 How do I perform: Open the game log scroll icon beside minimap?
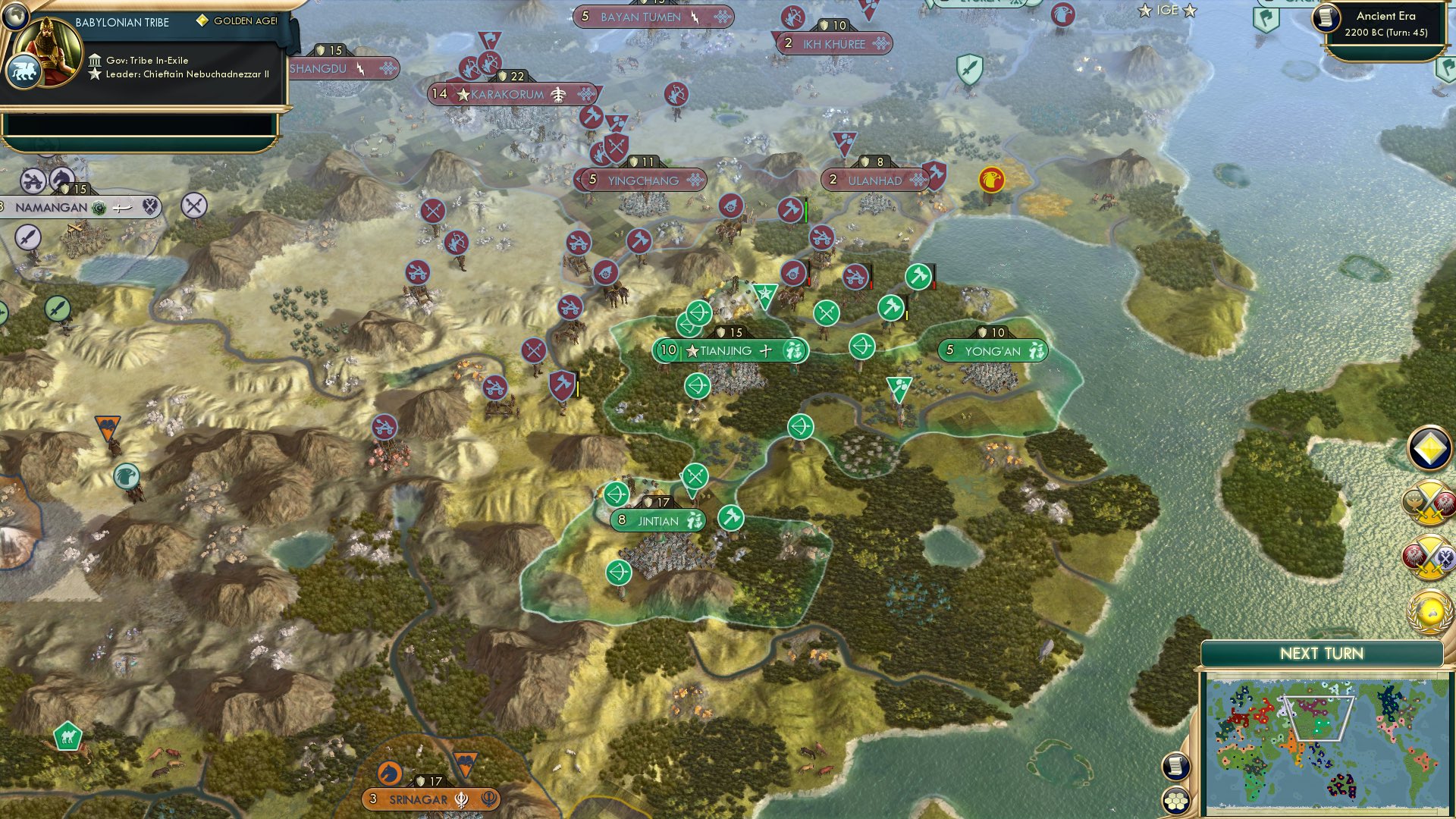[1175, 766]
